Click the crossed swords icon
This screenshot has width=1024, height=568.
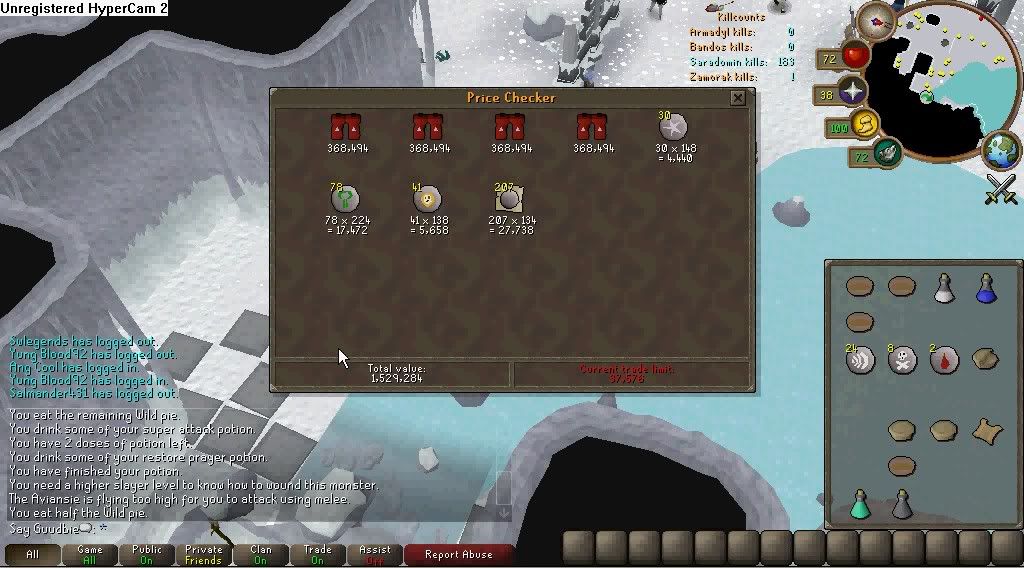1000,189
